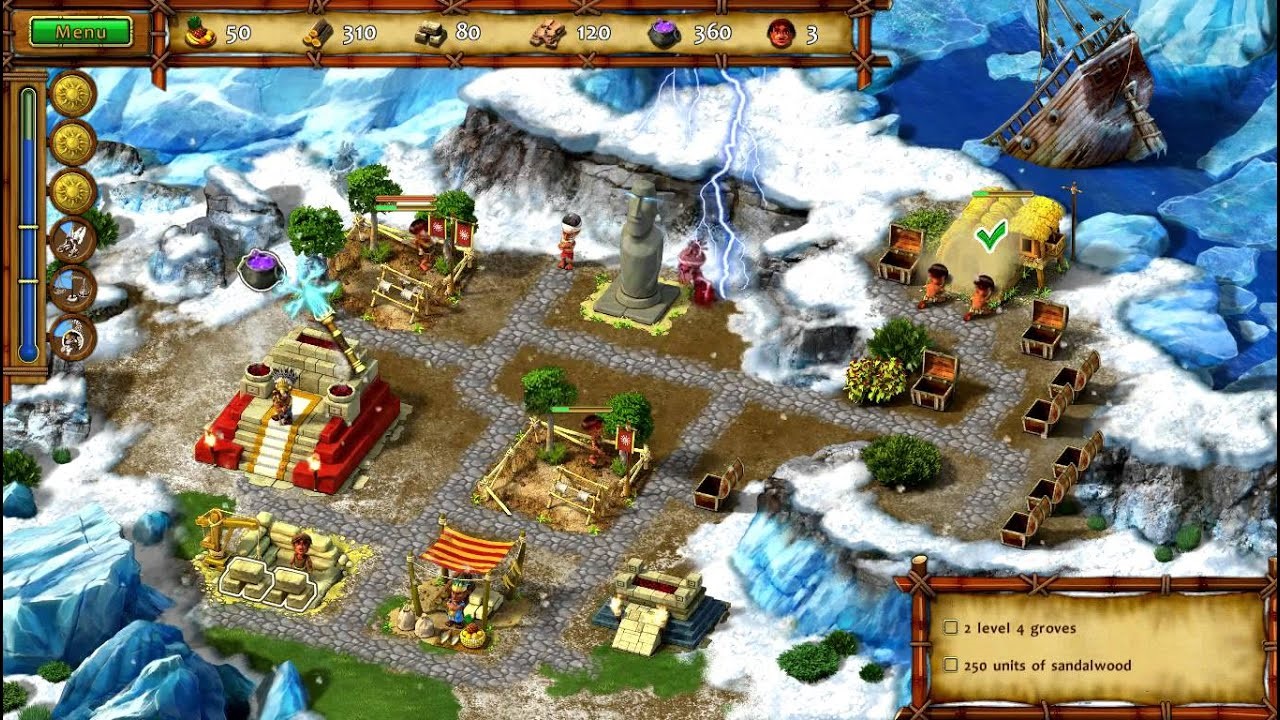1280x720 pixels.
Task: Select the '2 level 4 groves' objective
Action: [x=1019, y=628]
